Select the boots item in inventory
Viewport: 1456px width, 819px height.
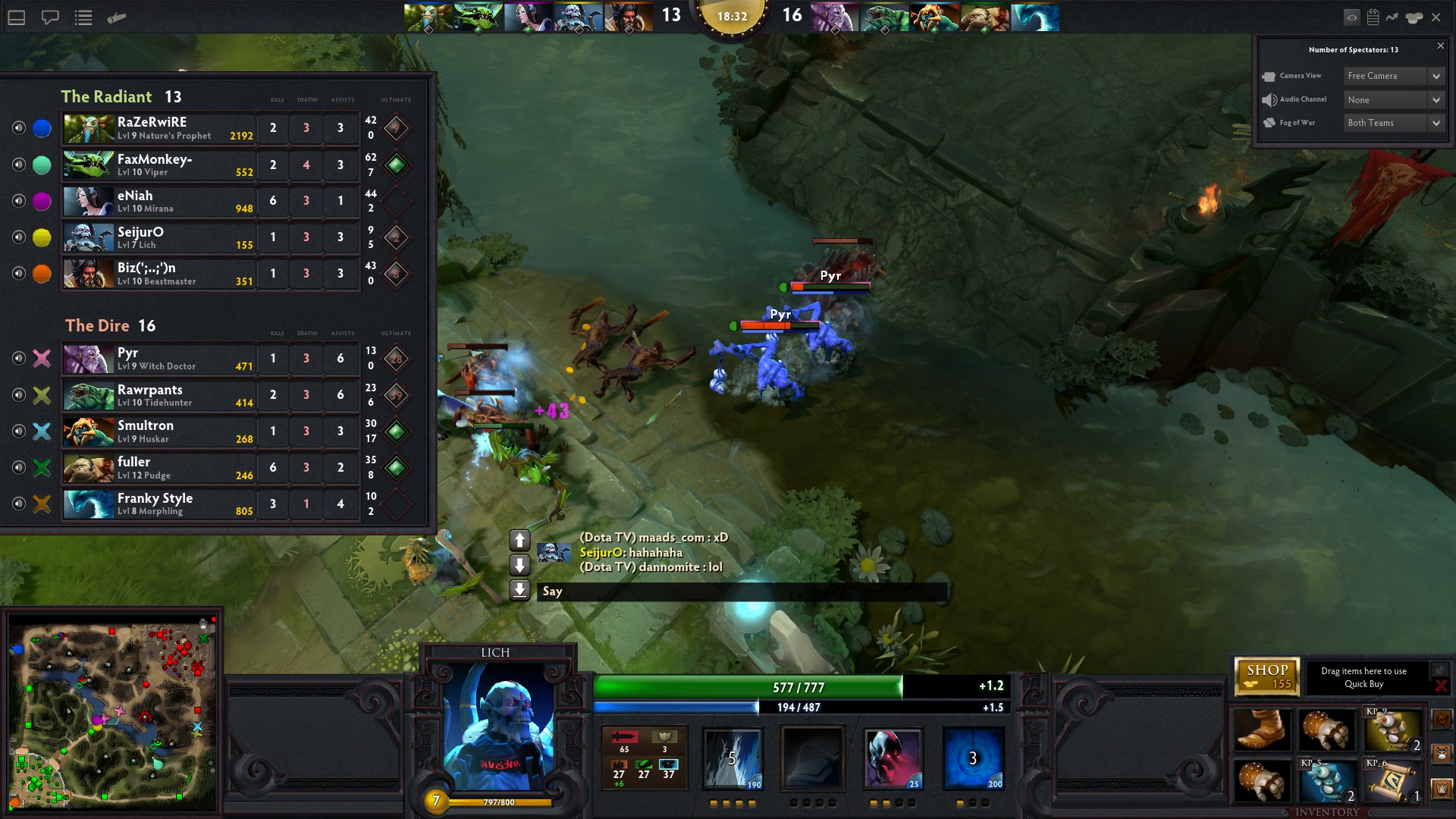click(x=1261, y=730)
